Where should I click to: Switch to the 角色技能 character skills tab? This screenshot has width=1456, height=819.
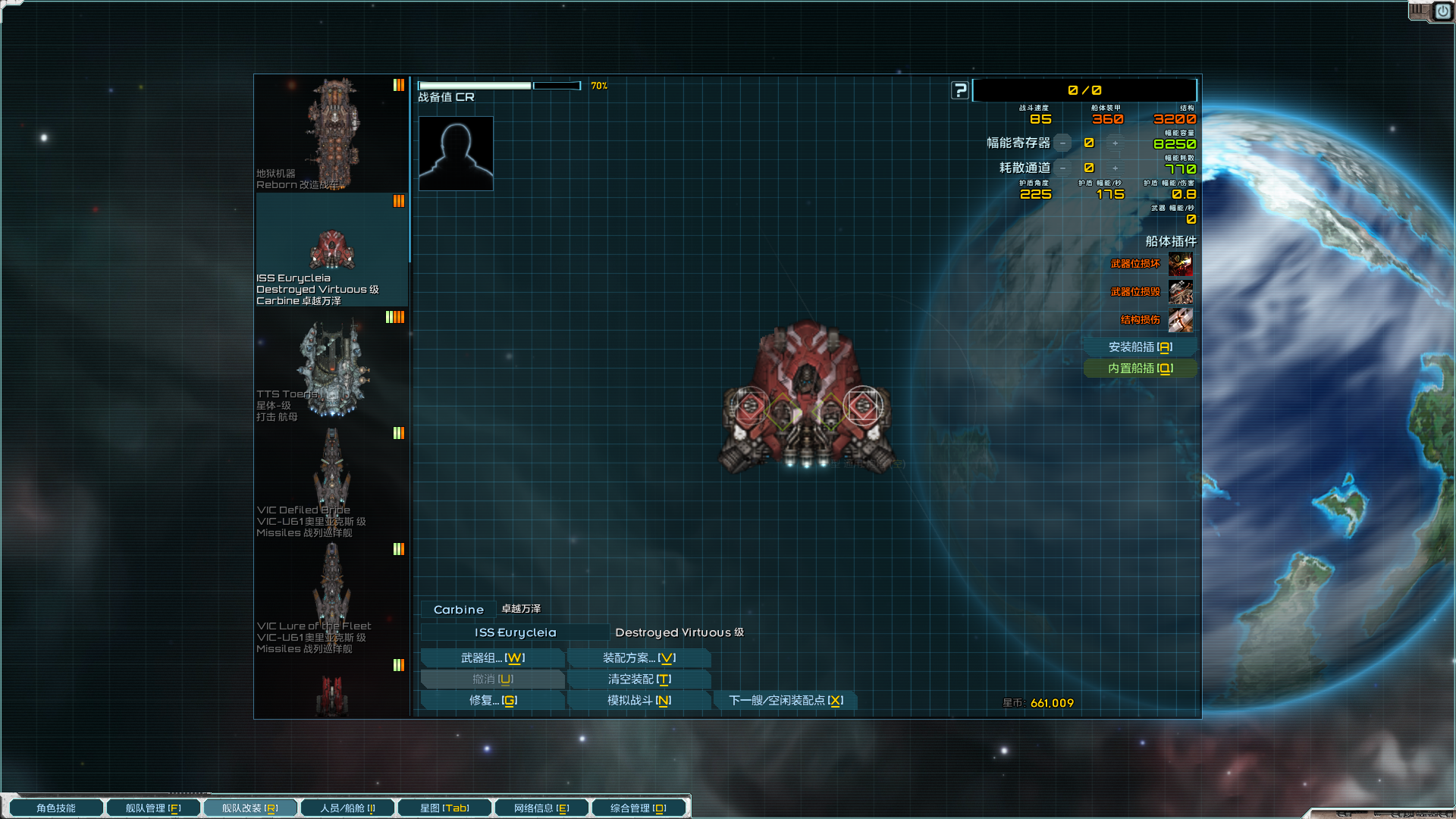coord(56,808)
